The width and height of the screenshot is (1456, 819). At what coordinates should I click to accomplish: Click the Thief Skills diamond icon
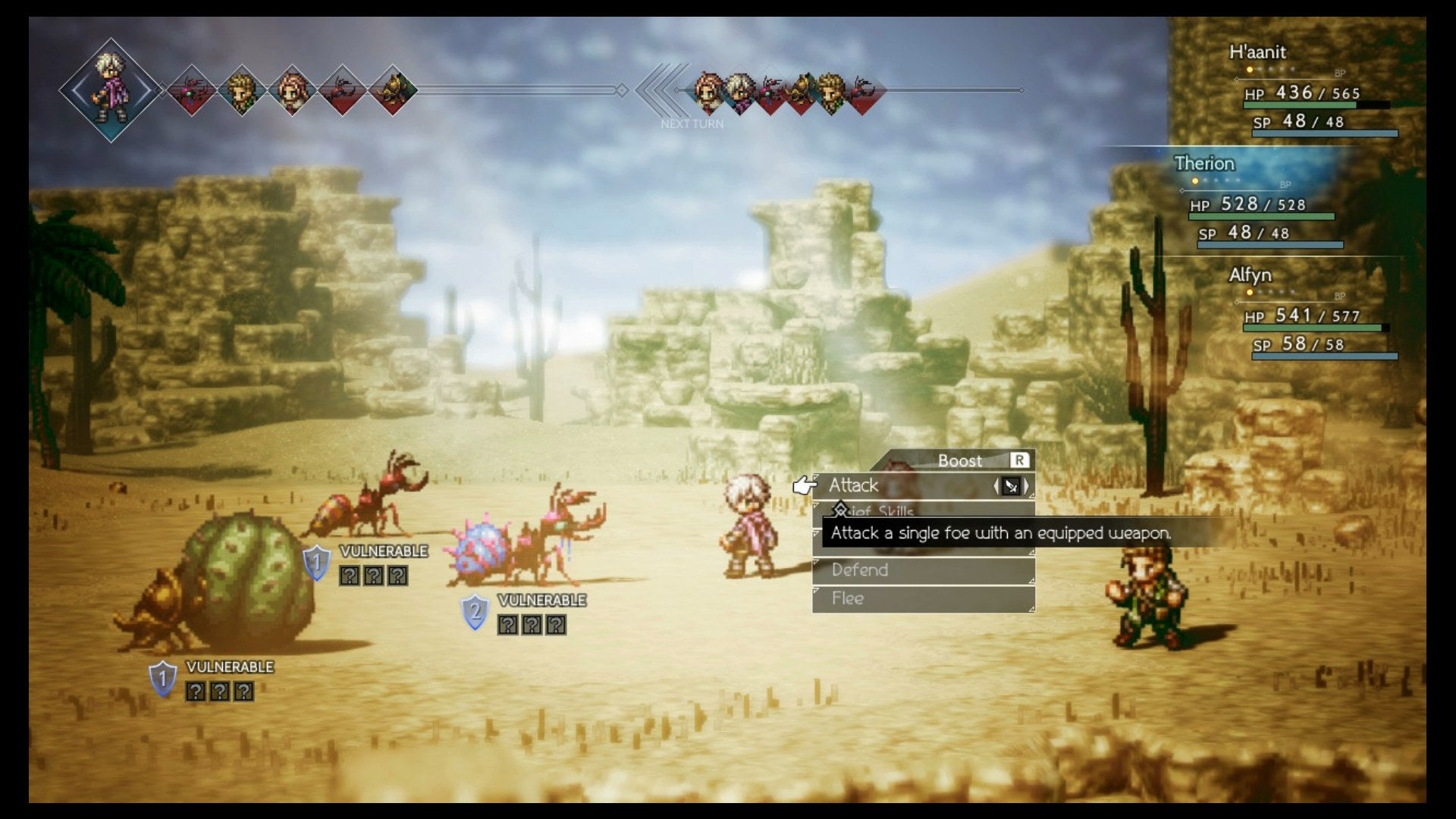point(840,510)
